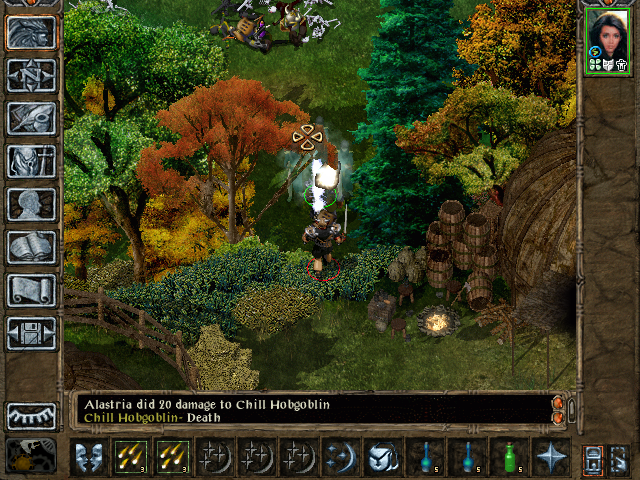Open the spellbook with the open book icon

point(31,247)
